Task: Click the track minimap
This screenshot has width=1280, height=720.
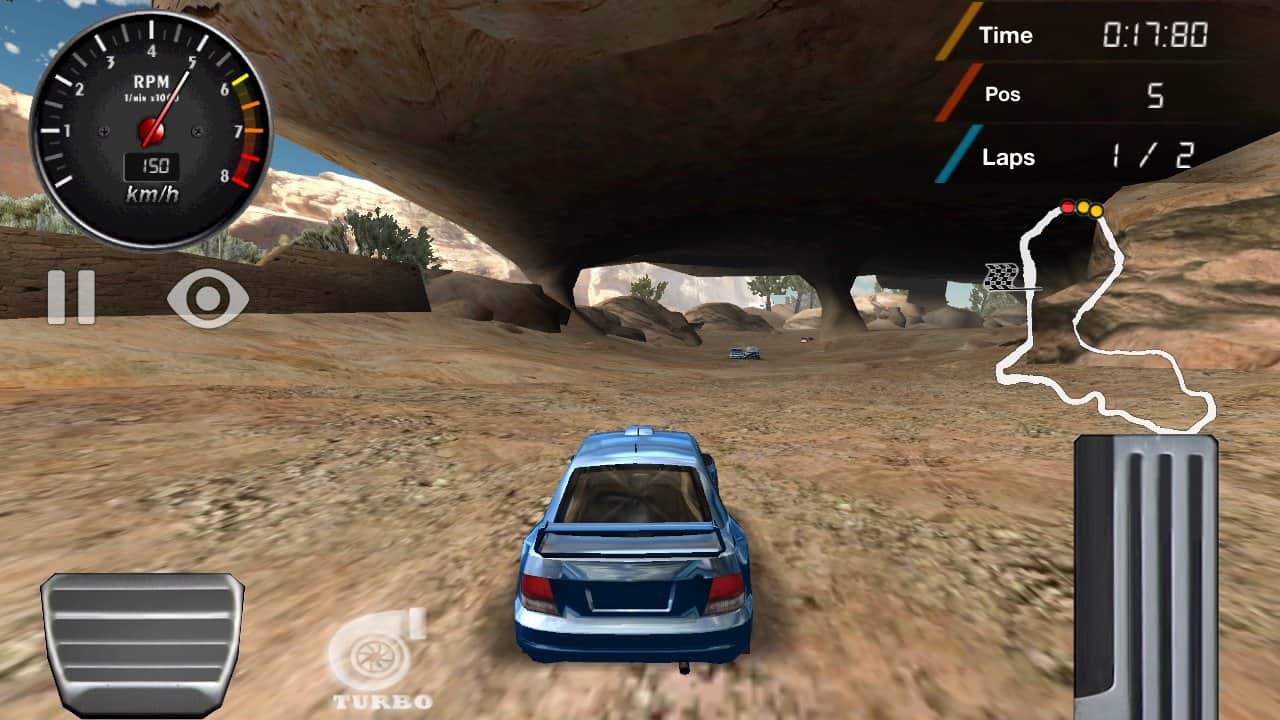Action: tap(1100, 320)
